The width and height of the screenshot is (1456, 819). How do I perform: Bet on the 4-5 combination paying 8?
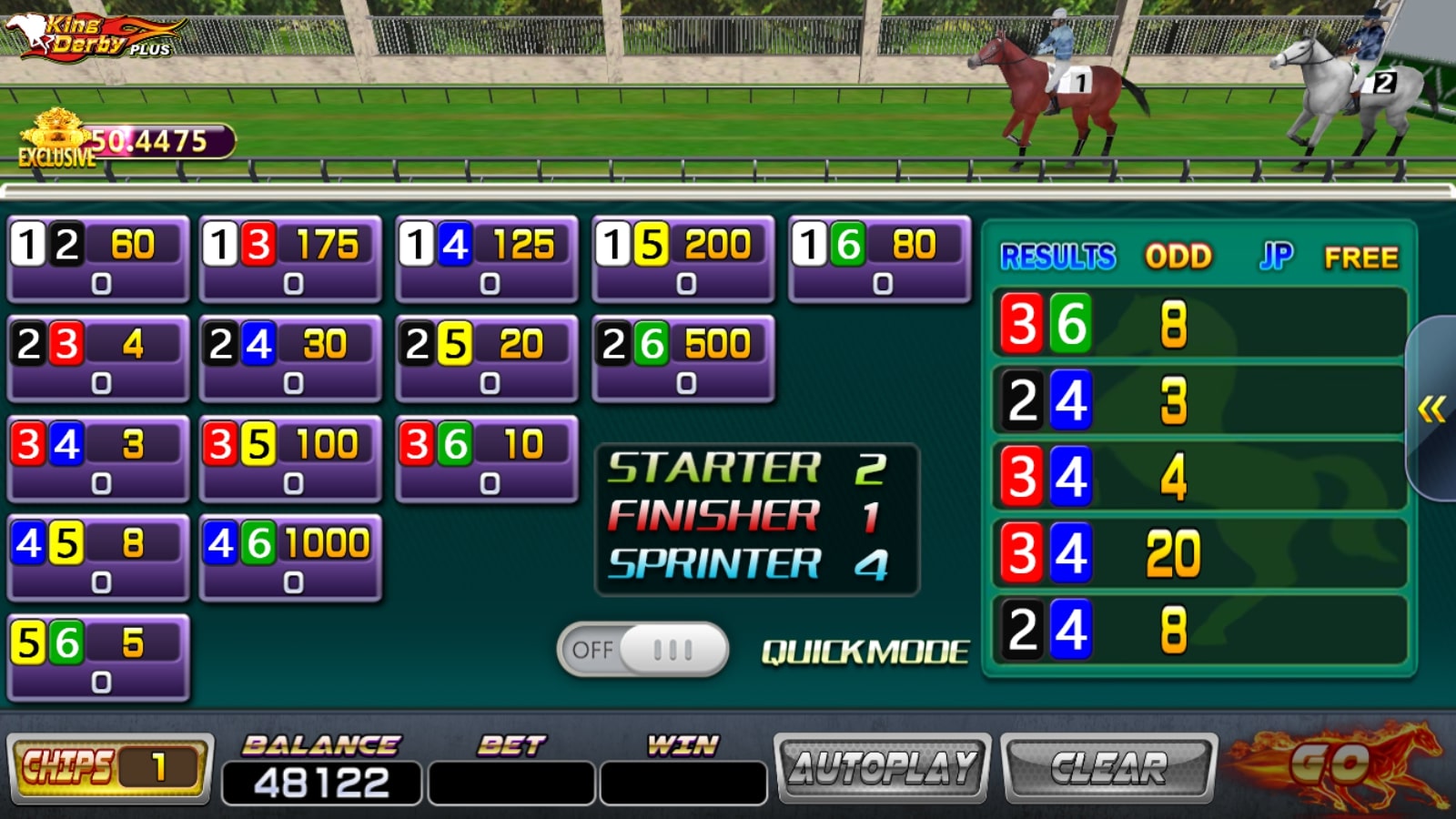pos(98,558)
